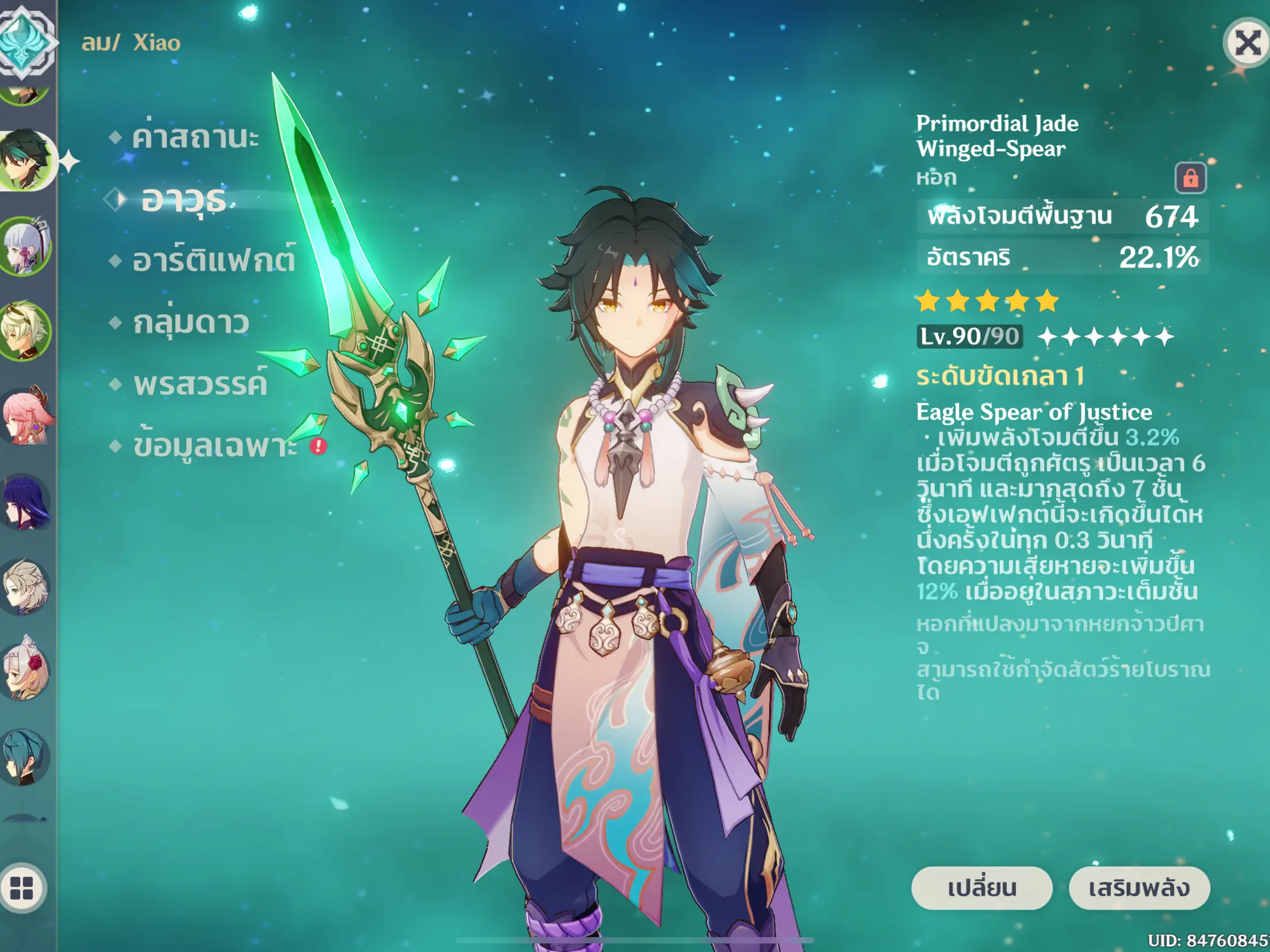Click the เสริมพลัง enhance weapon button

[x=1139, y=888]
